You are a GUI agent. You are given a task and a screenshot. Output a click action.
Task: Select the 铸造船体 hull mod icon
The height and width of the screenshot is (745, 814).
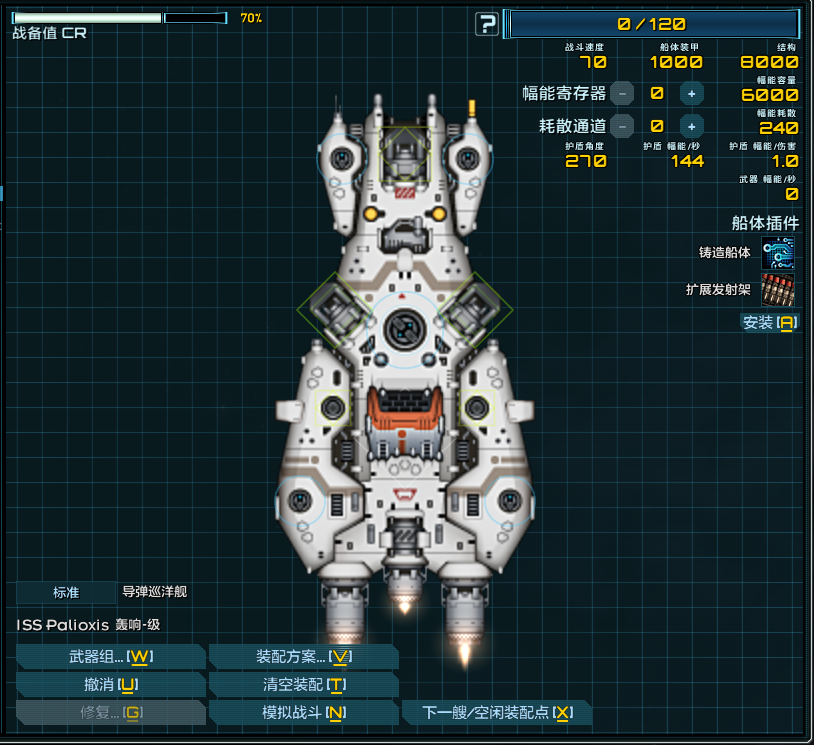pos(778,253)
